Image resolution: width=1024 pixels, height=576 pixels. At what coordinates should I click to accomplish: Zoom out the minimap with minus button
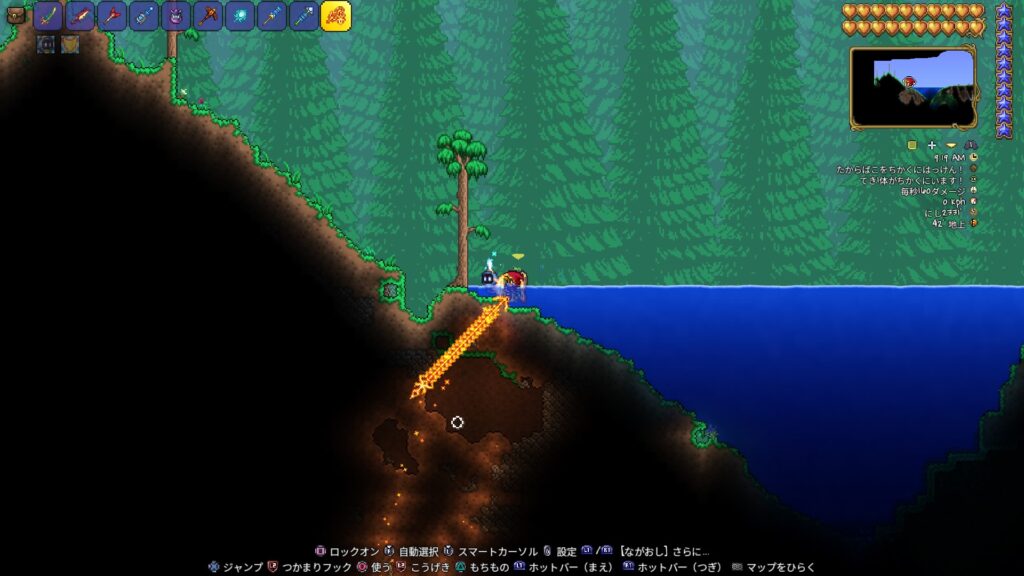click(x=950, y=145)
